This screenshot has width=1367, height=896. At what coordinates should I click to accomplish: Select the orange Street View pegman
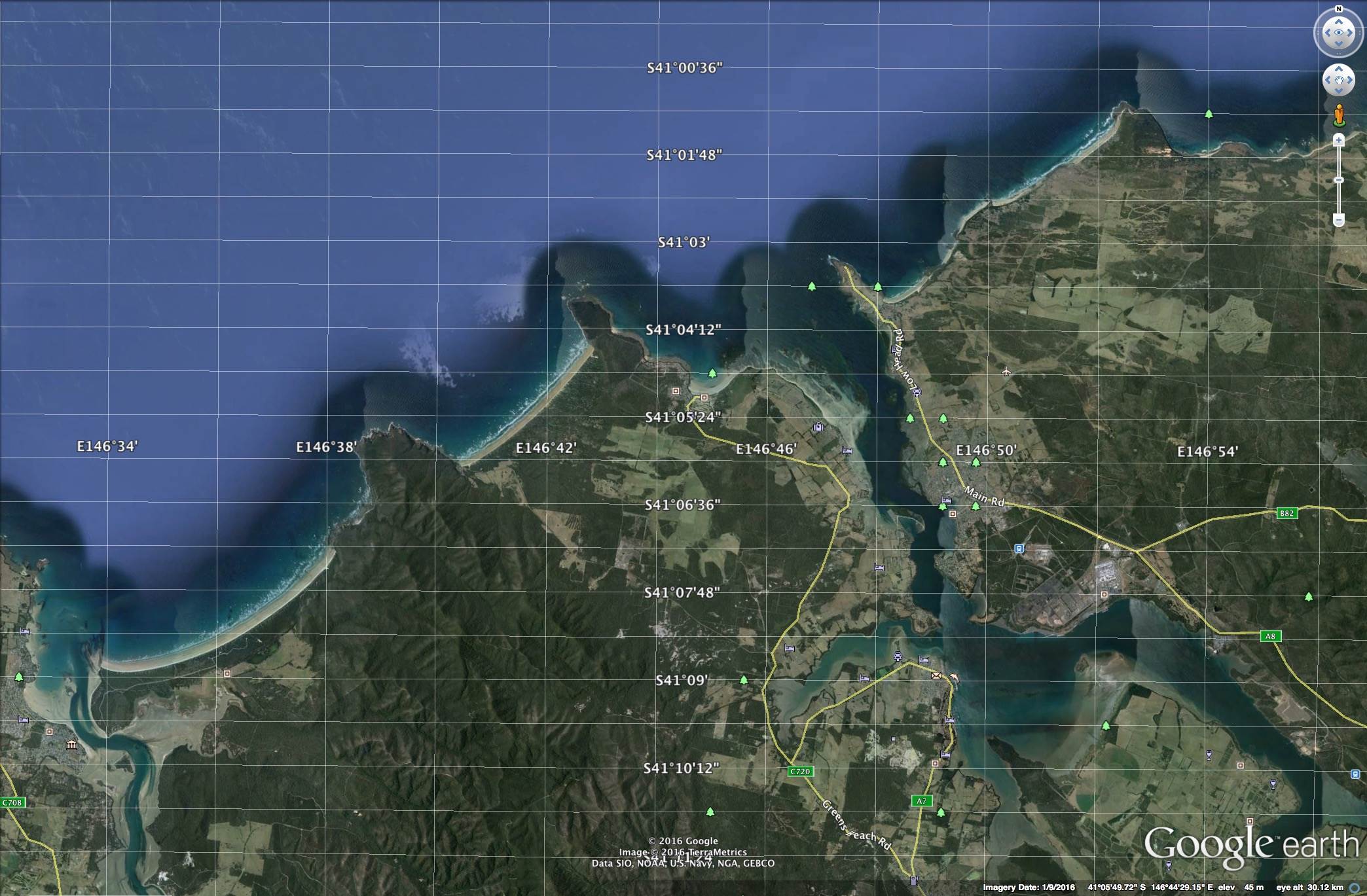point(1339,115)
